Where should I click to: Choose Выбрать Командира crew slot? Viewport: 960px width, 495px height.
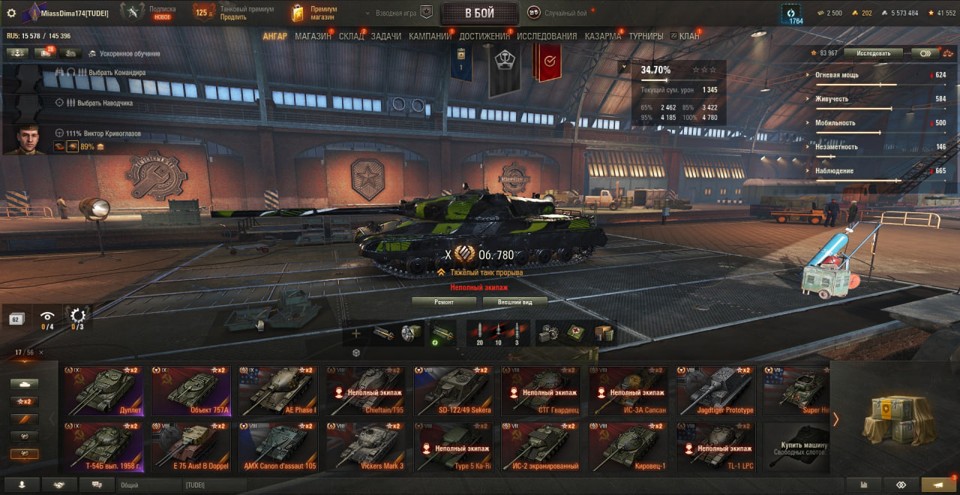(110, 73)
